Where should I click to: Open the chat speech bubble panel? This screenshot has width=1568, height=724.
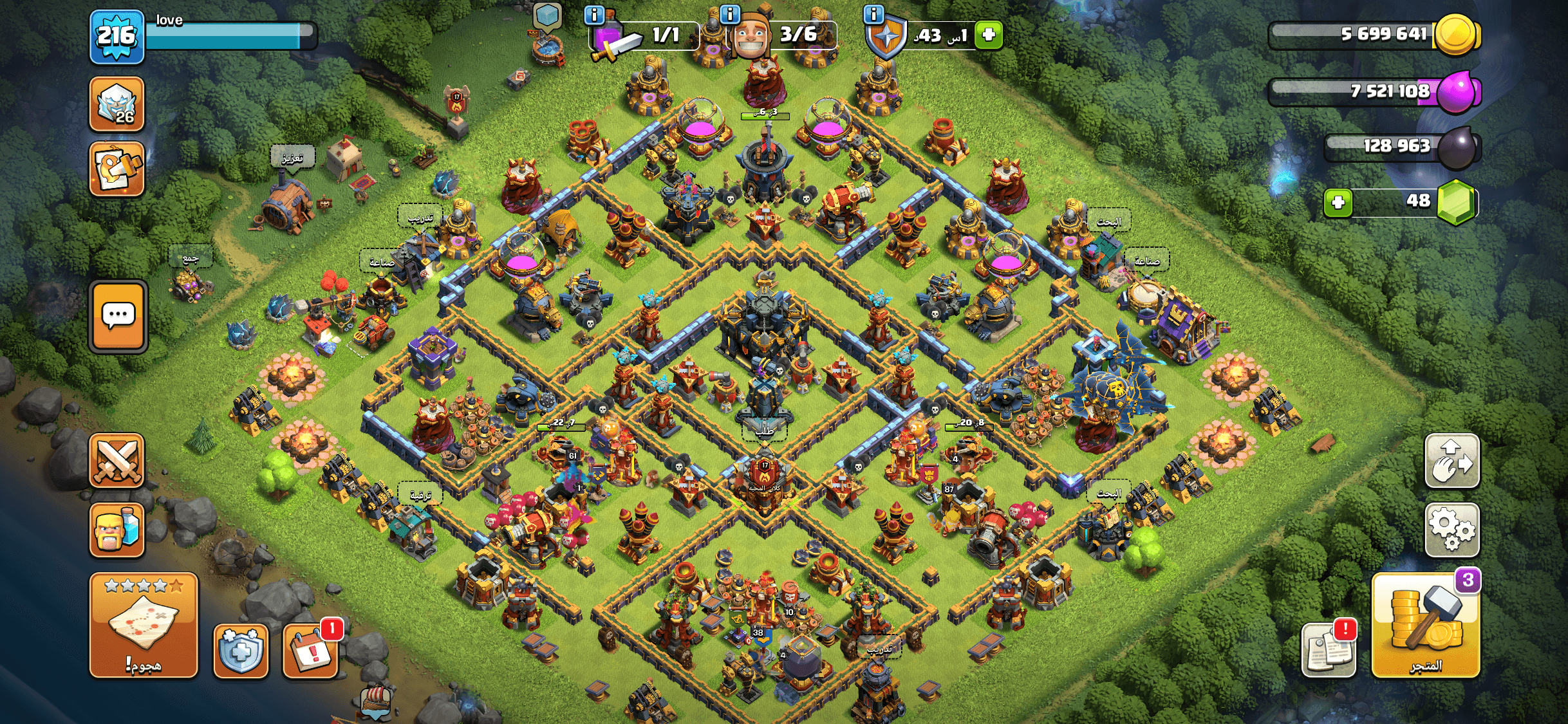118,317
